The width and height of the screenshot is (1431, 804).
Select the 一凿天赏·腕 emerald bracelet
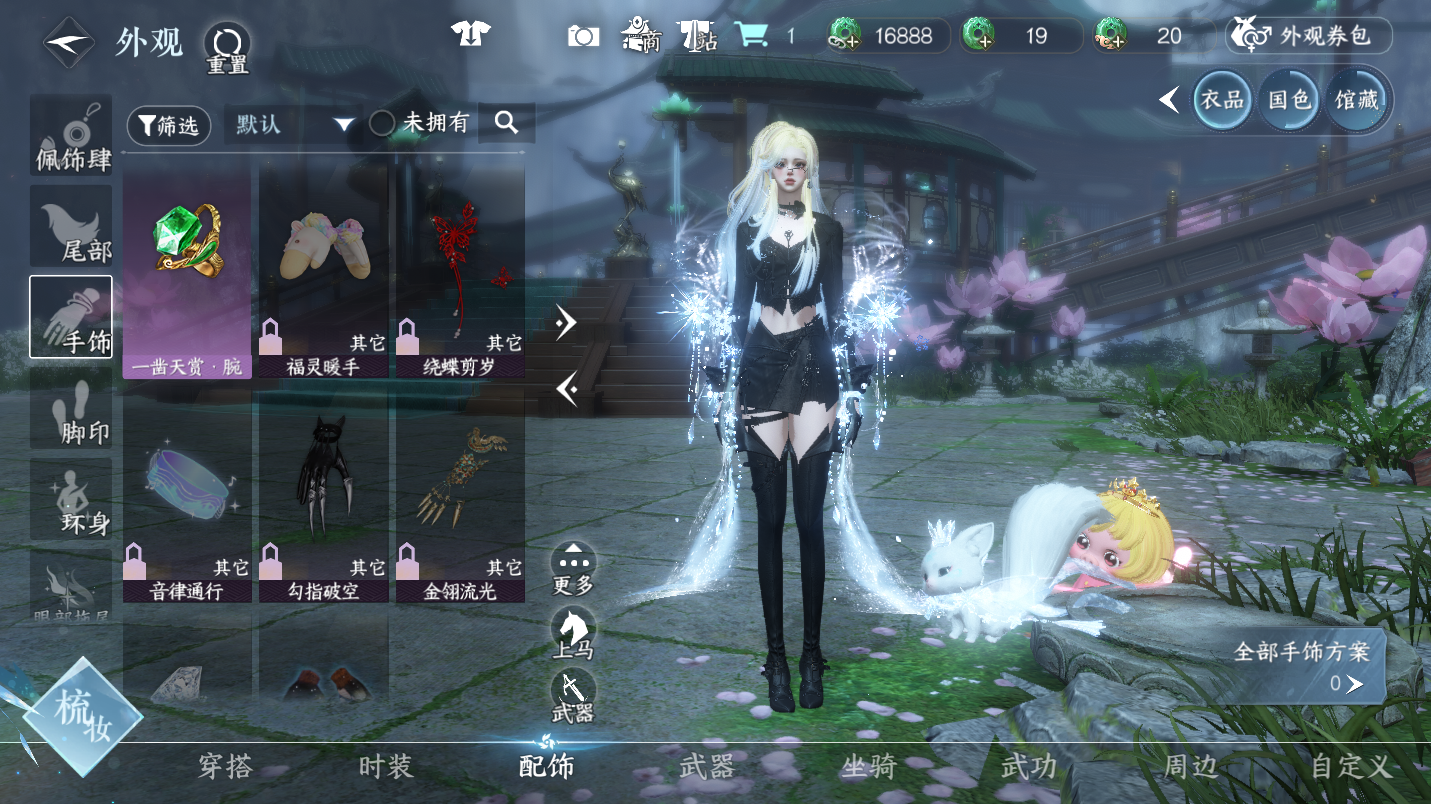point(187,272)
